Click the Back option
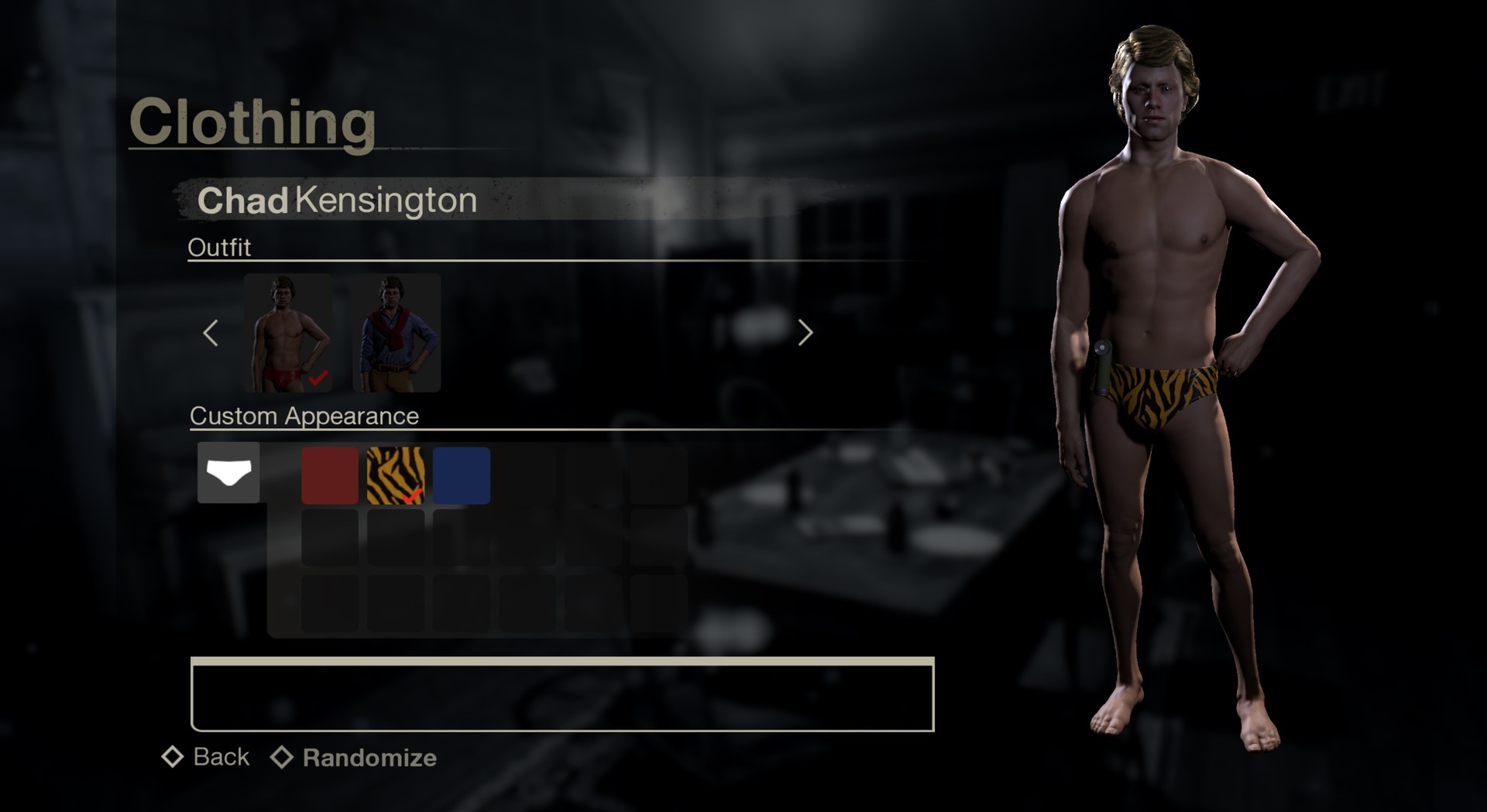 pyautogui.click(x=221, y=756)
